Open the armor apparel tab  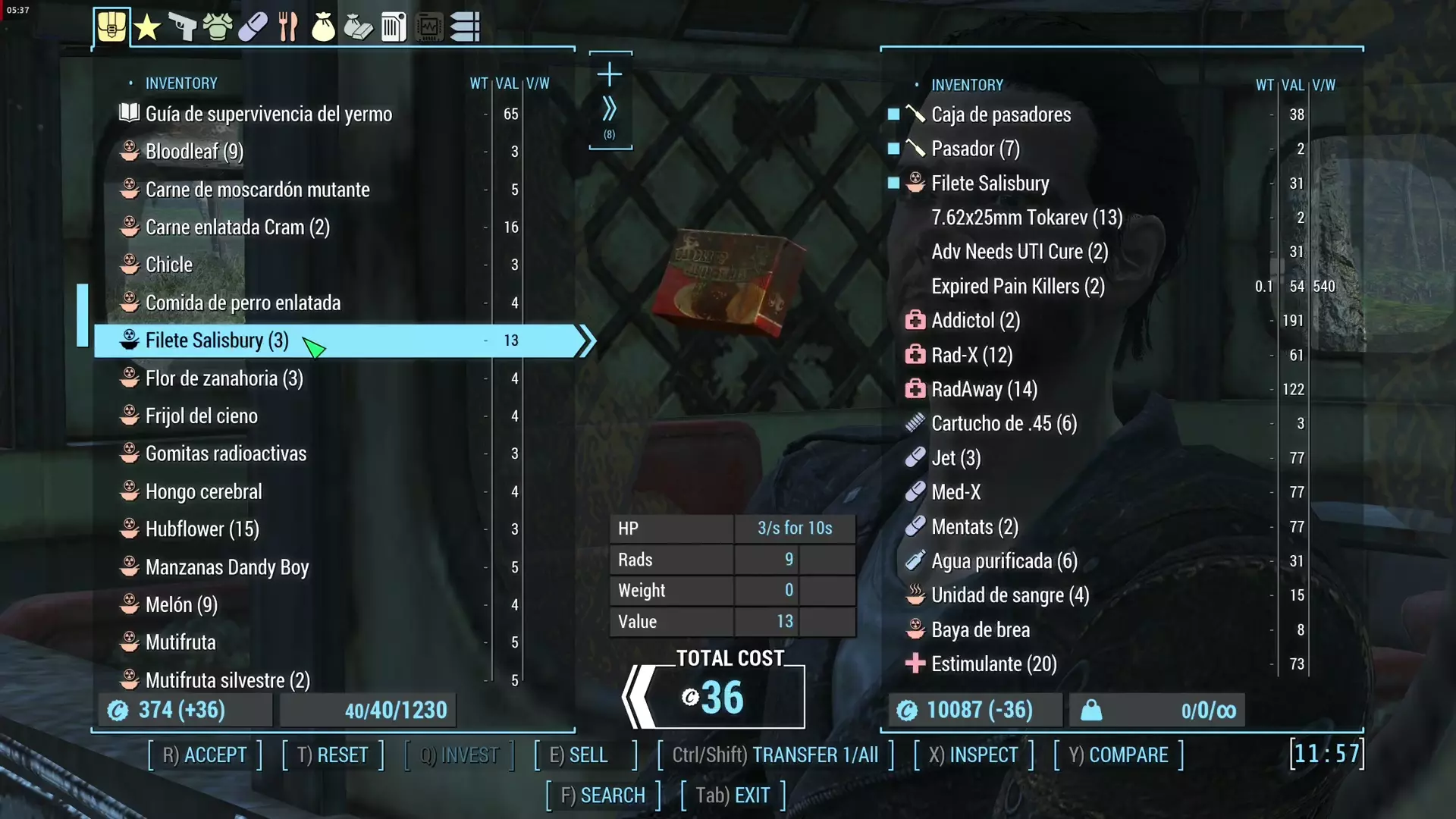pos(218,27)
